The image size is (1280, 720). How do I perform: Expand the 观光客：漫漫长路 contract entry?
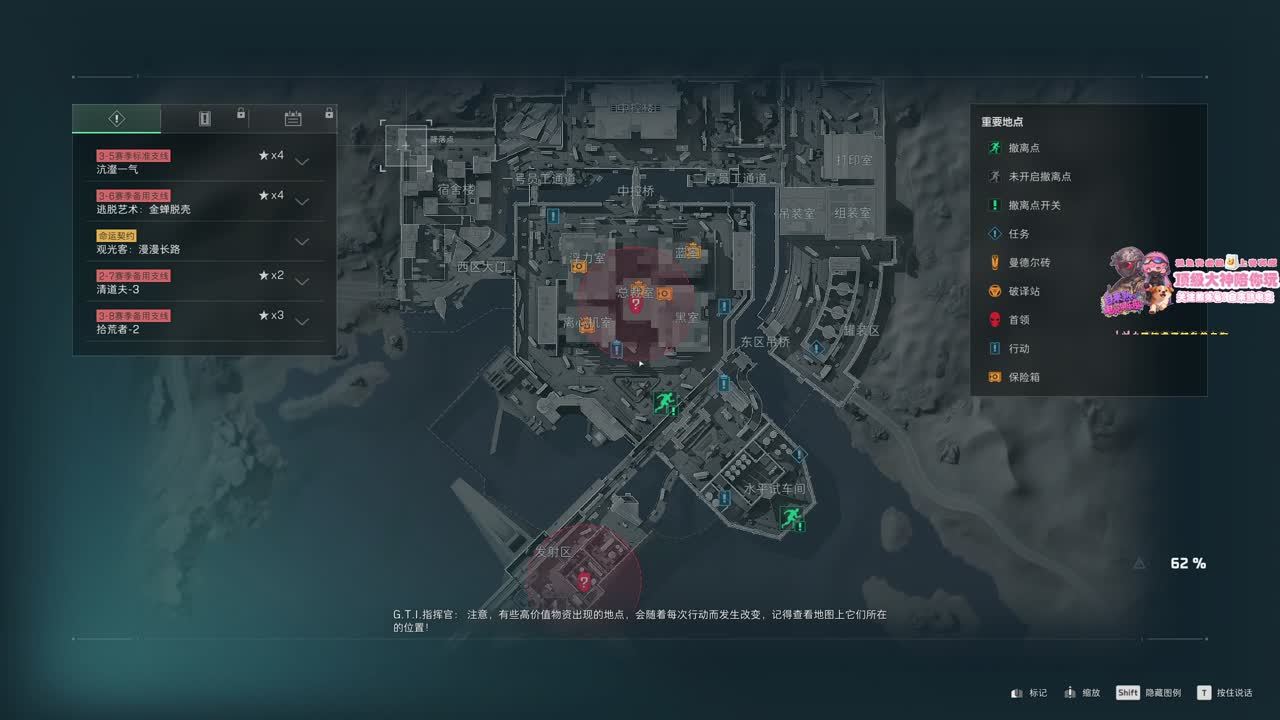[x=302, y=242]
